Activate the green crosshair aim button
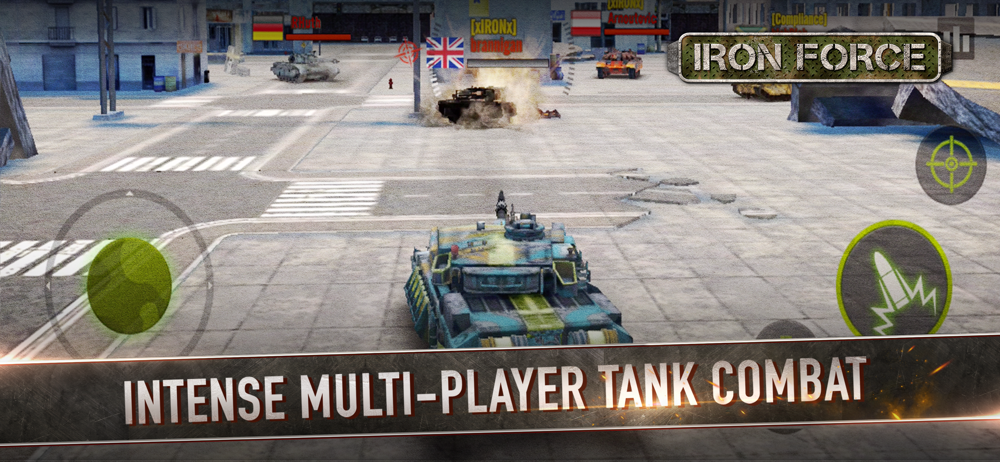This screenshot has width=1000, height=462. 950,165
